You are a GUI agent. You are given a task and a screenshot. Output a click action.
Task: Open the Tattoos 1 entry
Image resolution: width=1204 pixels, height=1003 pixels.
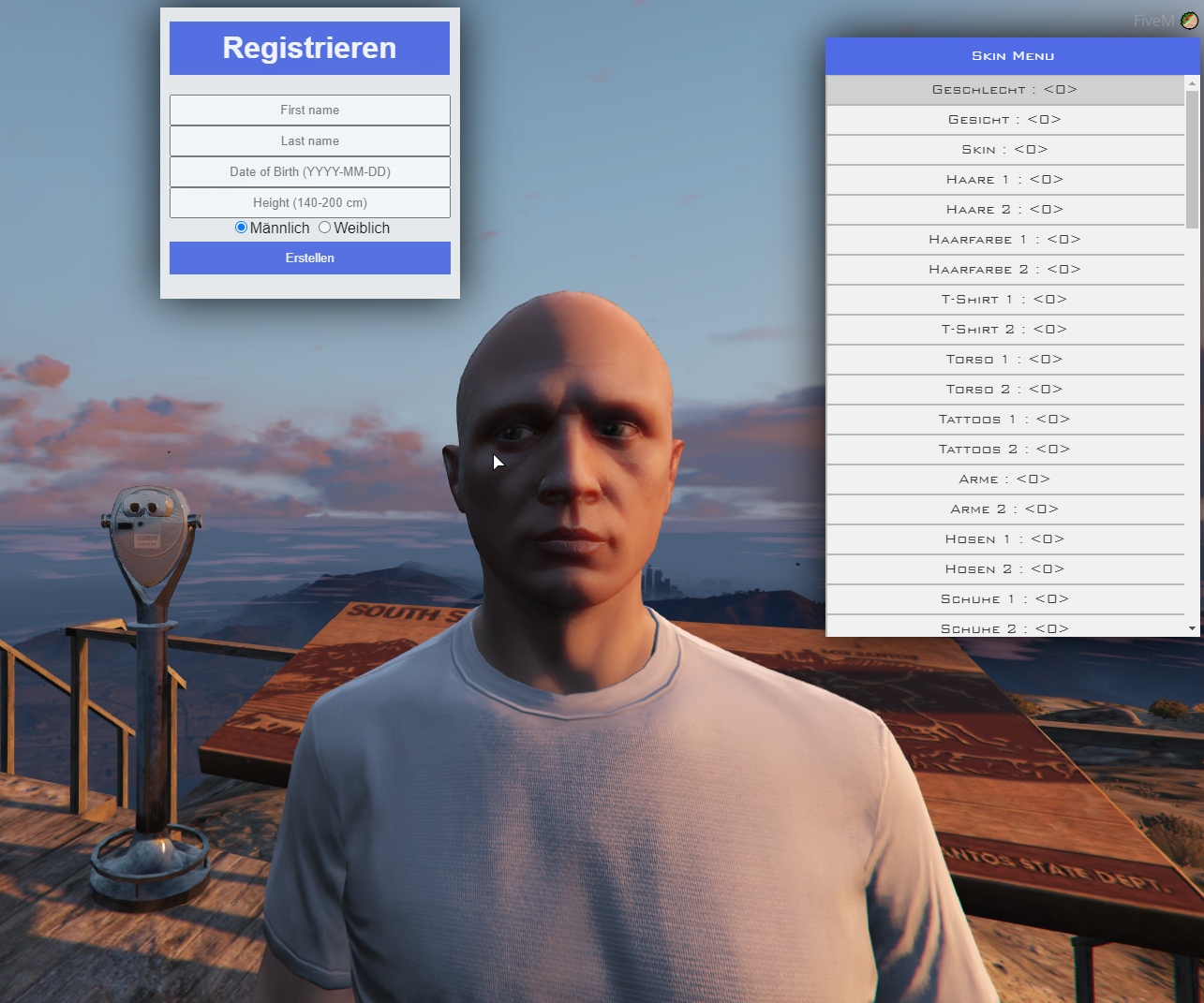1004,420
